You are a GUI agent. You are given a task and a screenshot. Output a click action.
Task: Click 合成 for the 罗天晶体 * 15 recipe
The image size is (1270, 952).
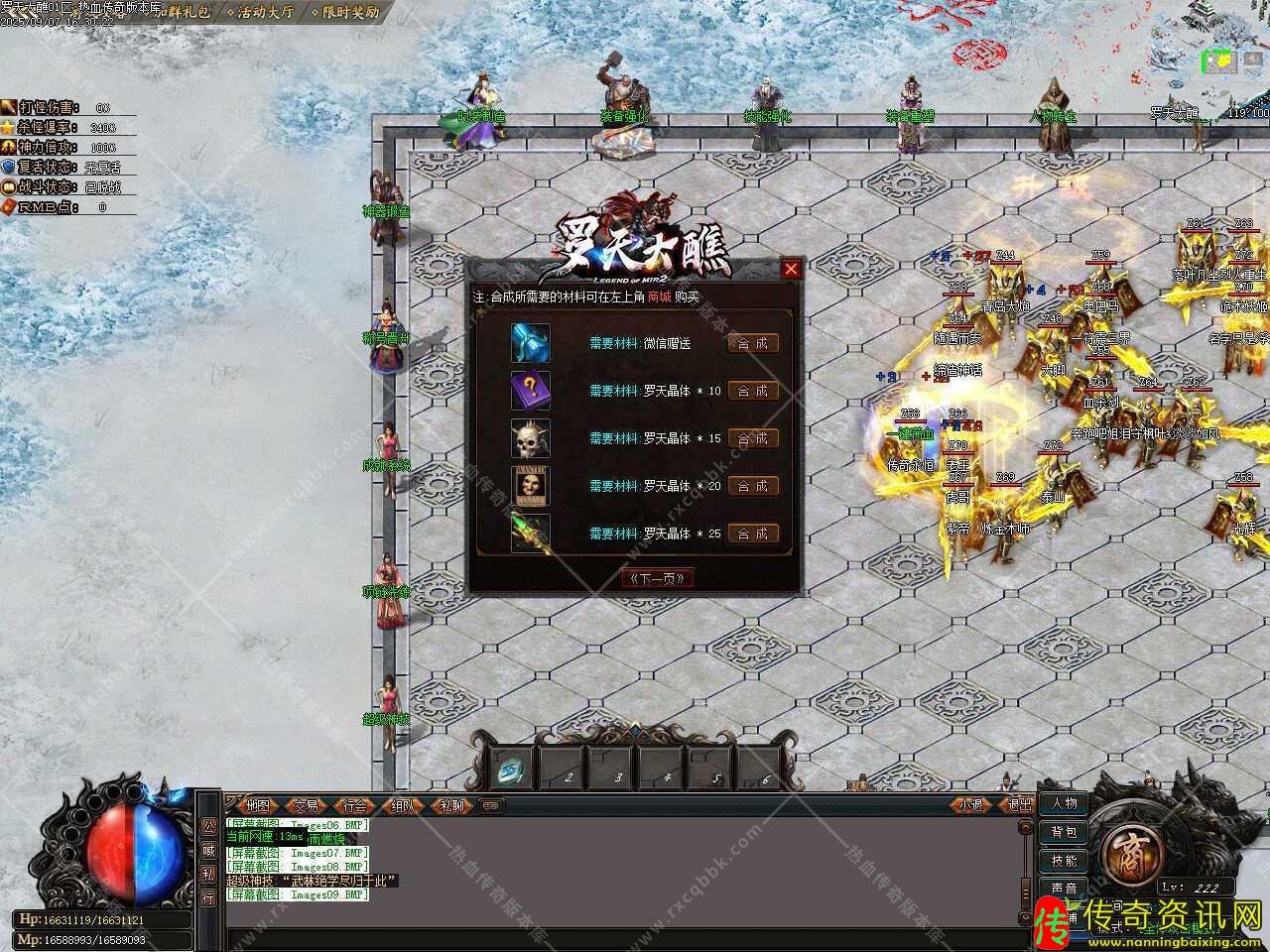(752, 438)
